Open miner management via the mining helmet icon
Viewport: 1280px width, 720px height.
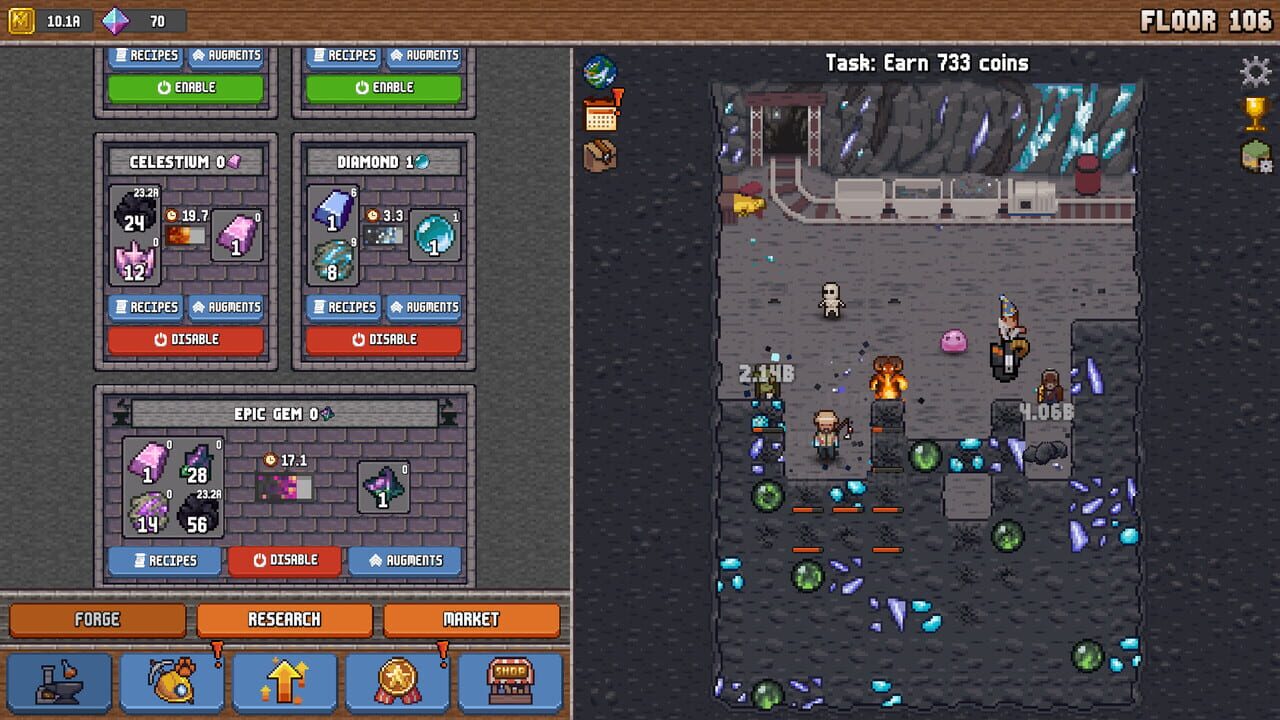[x=170, y=682]
